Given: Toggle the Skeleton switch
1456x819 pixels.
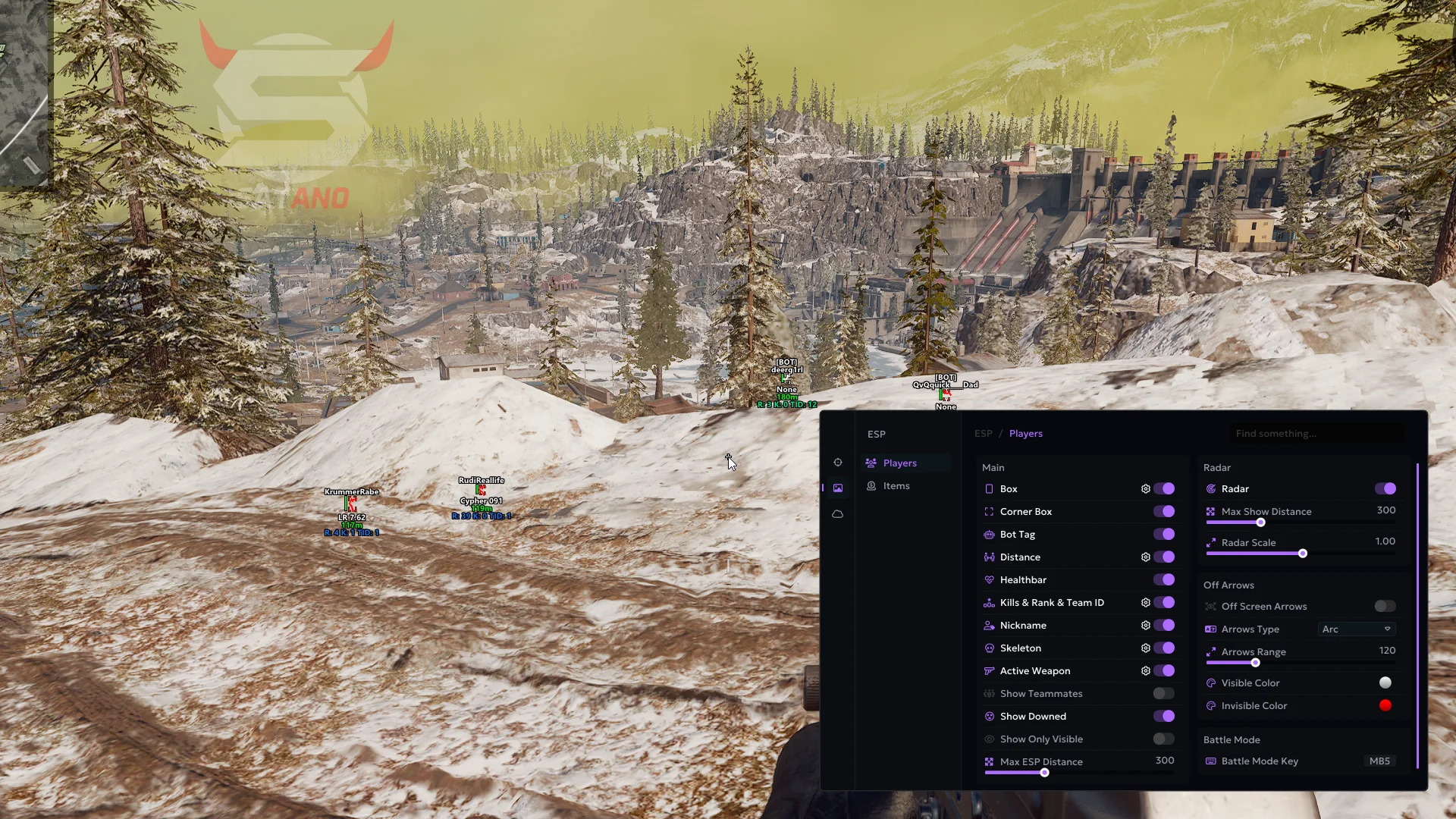Looking at the screenshot, I should pos(1164,648).
